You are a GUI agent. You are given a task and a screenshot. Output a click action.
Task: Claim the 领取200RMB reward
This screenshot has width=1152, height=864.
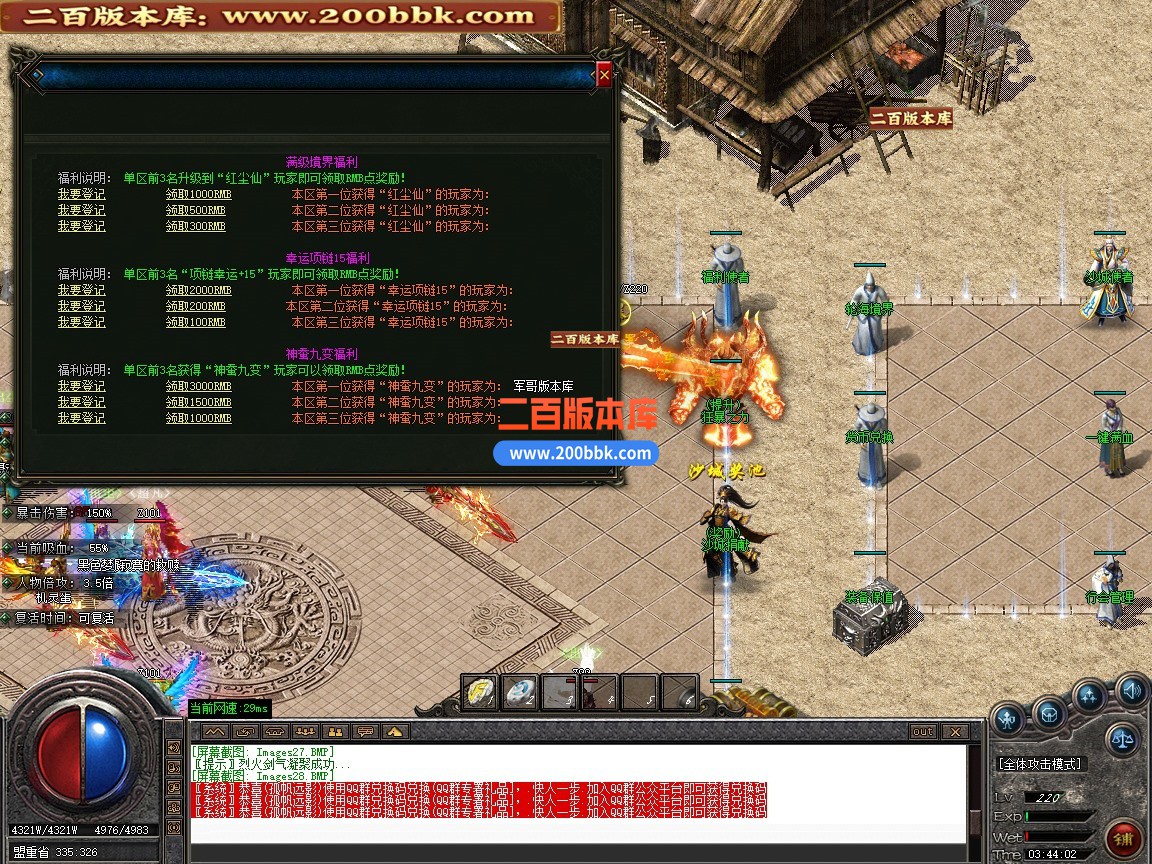click(x=195, y=306)
